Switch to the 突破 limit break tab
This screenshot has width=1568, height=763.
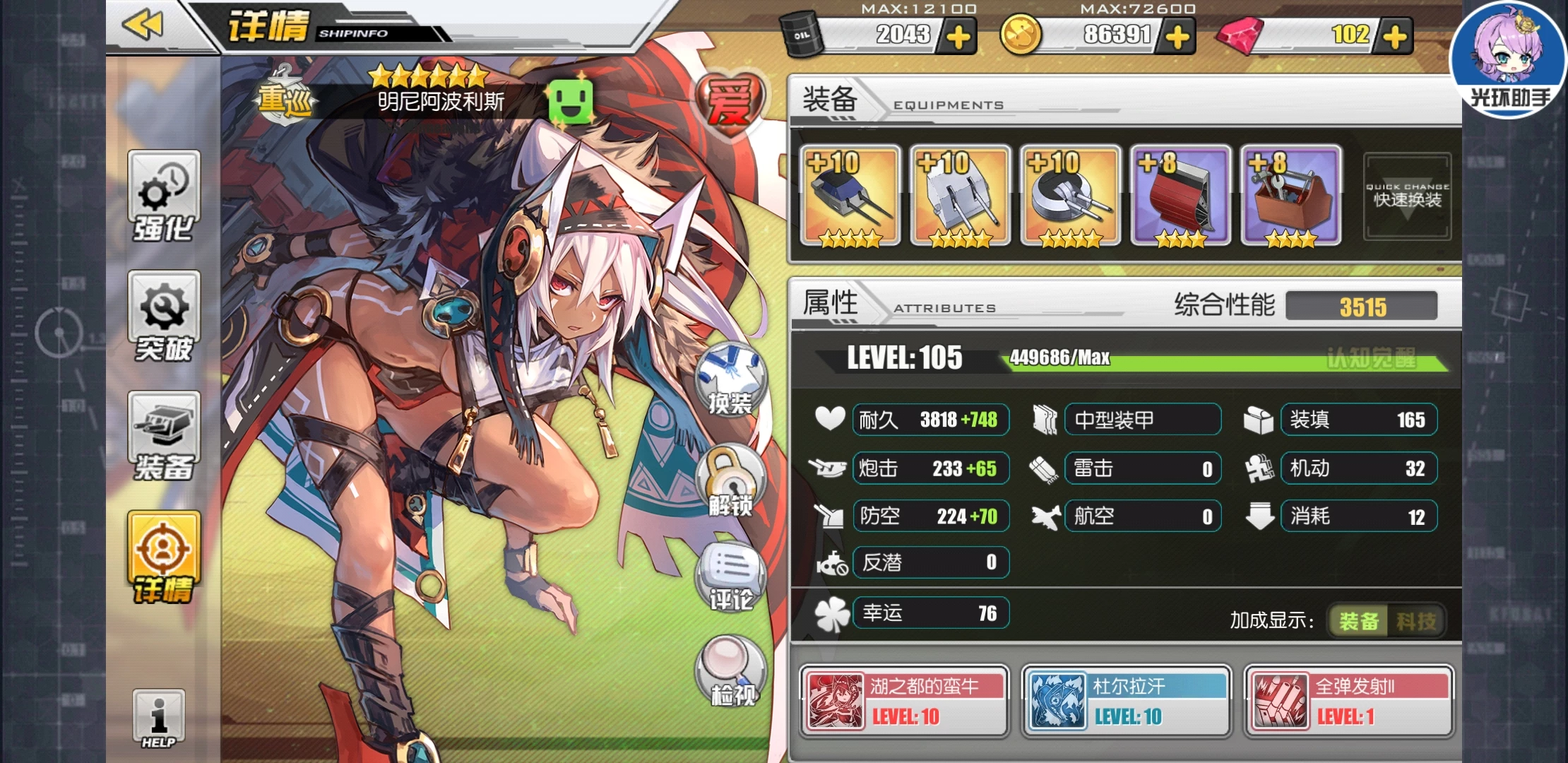pyautogui.click(x=164, y=317)
